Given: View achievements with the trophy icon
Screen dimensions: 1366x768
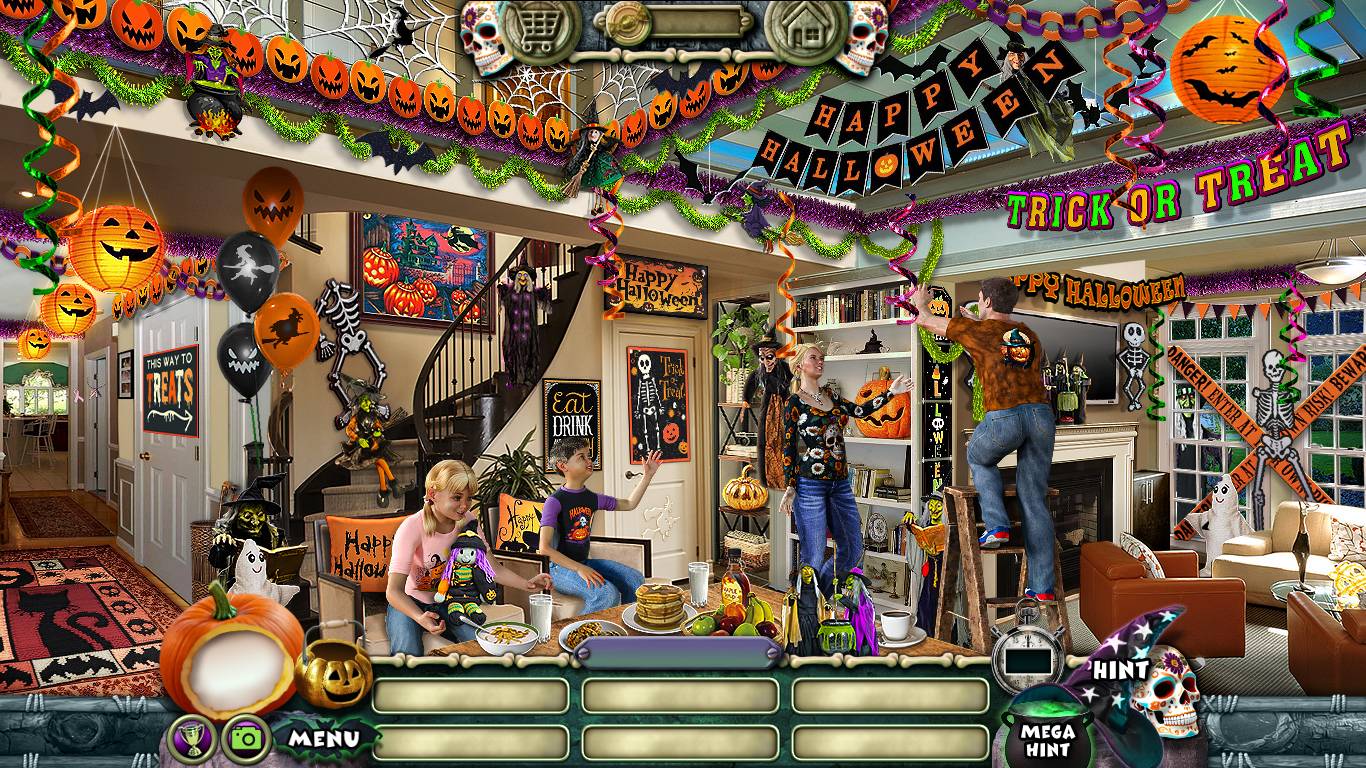Looking at the screenshot, I should (x=188, y=737).
